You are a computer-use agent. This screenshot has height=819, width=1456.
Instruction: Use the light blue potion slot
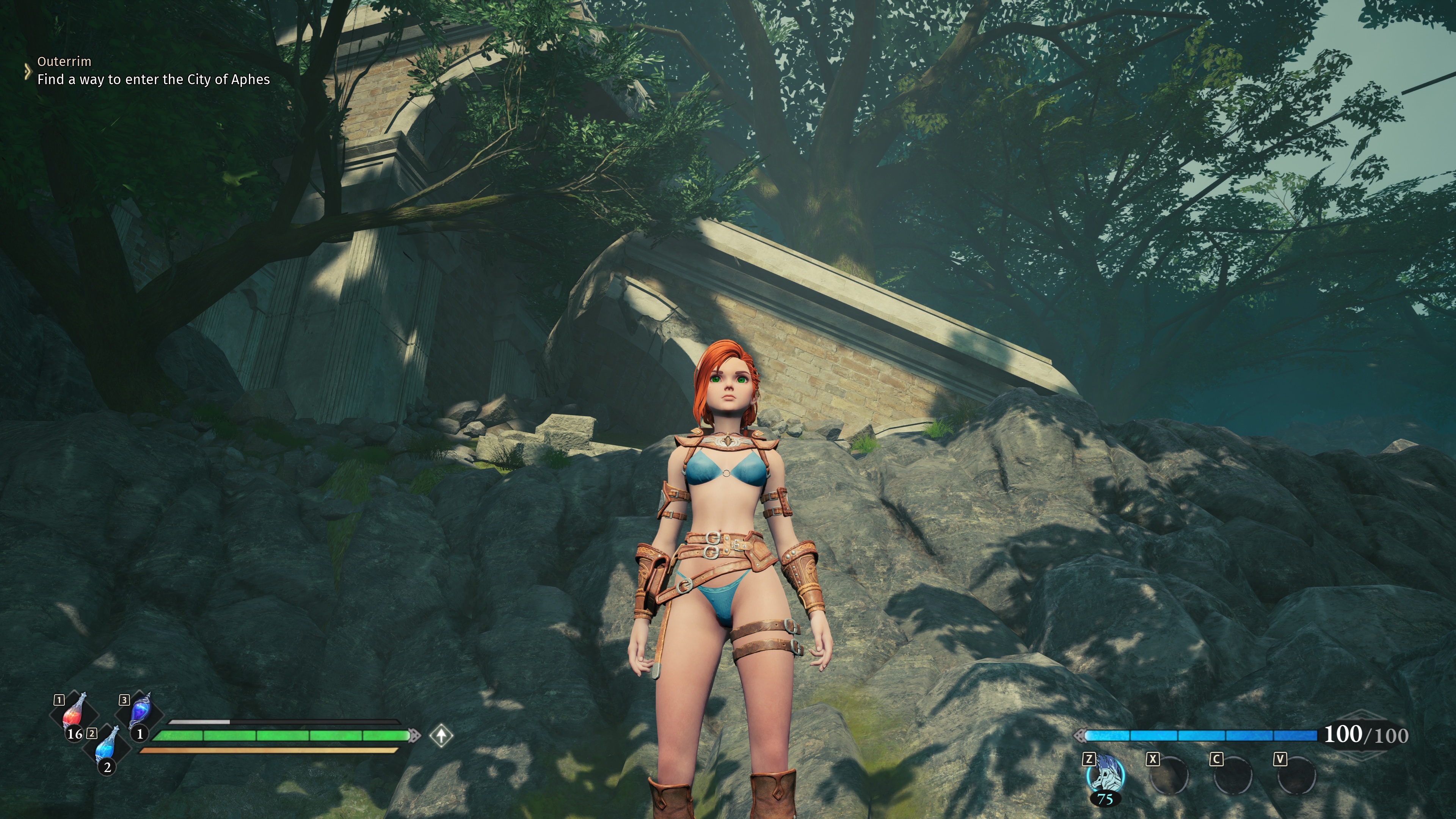[x=106, y=746]
